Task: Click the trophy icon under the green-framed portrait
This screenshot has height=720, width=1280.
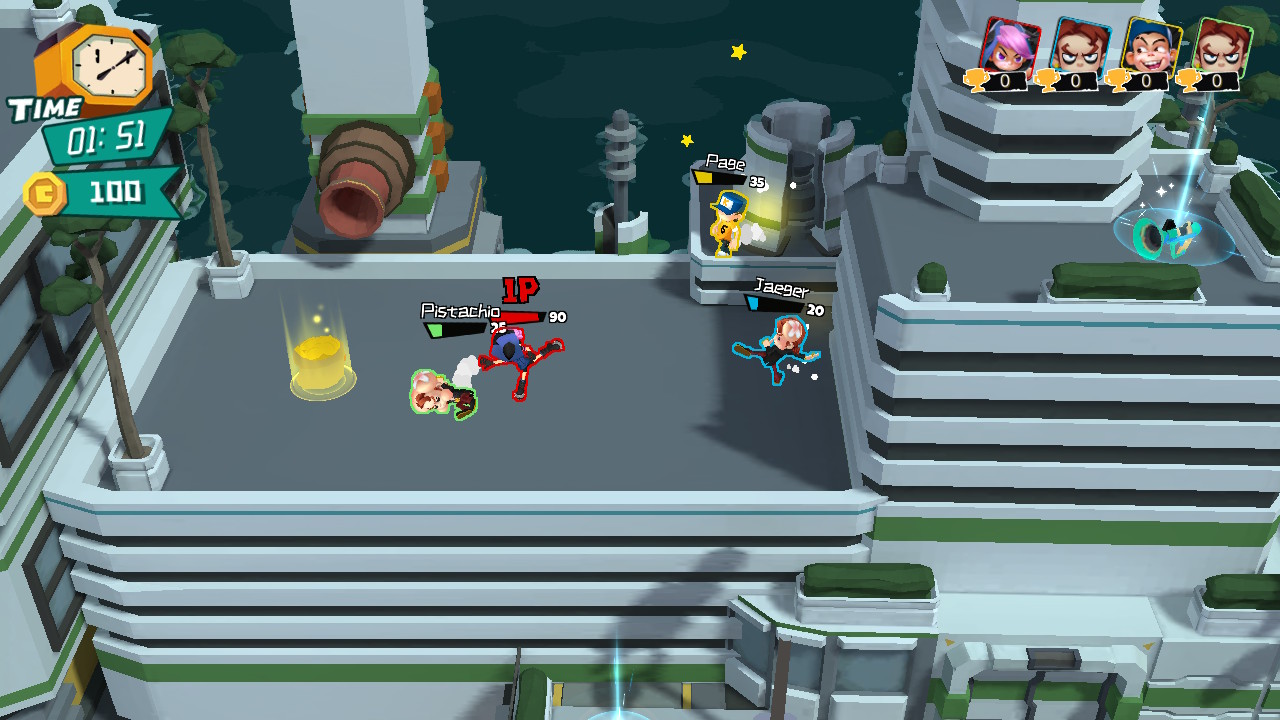Action: coord(1188,81)
